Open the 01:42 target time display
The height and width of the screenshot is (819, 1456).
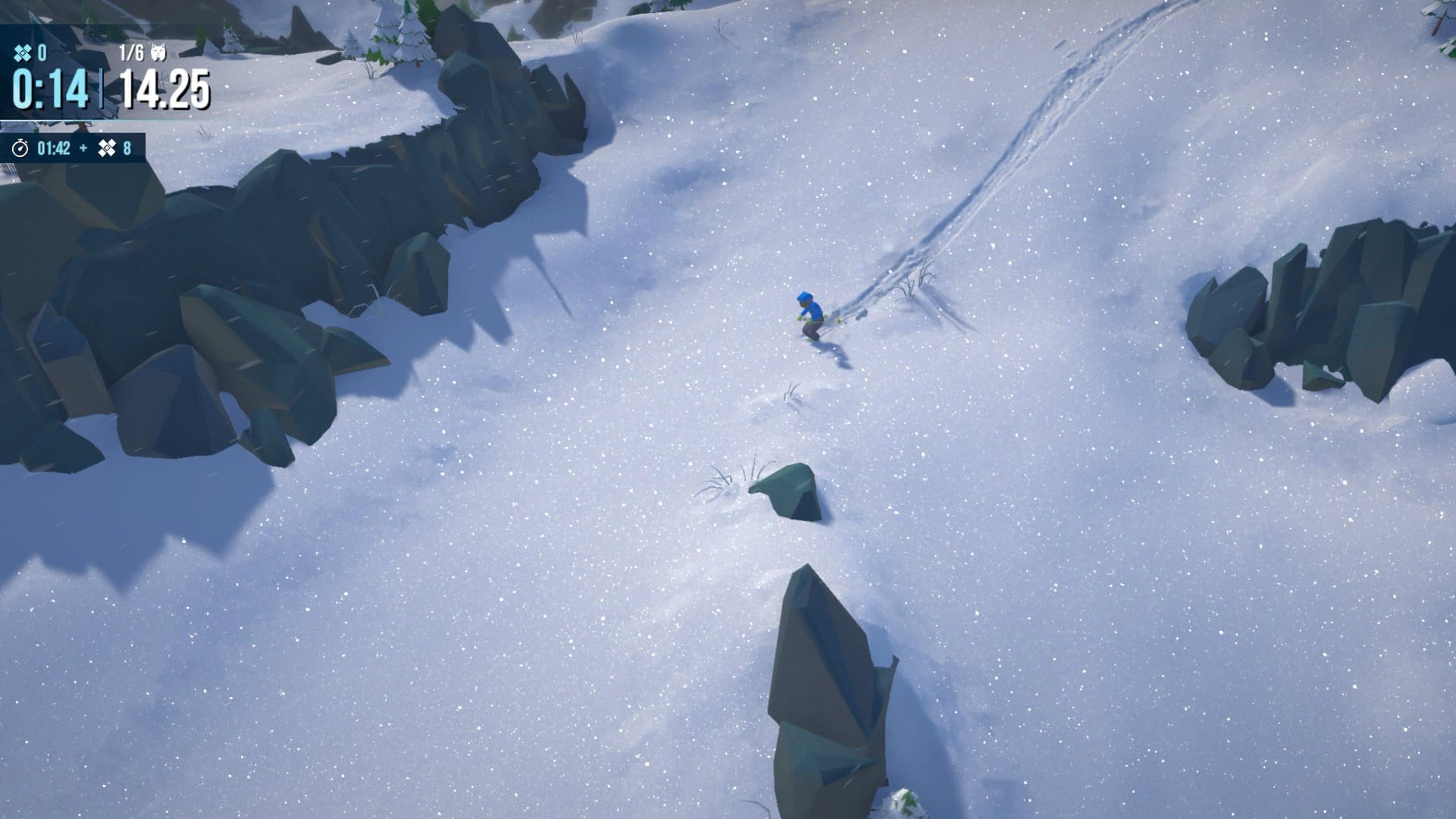click(55, 149)
